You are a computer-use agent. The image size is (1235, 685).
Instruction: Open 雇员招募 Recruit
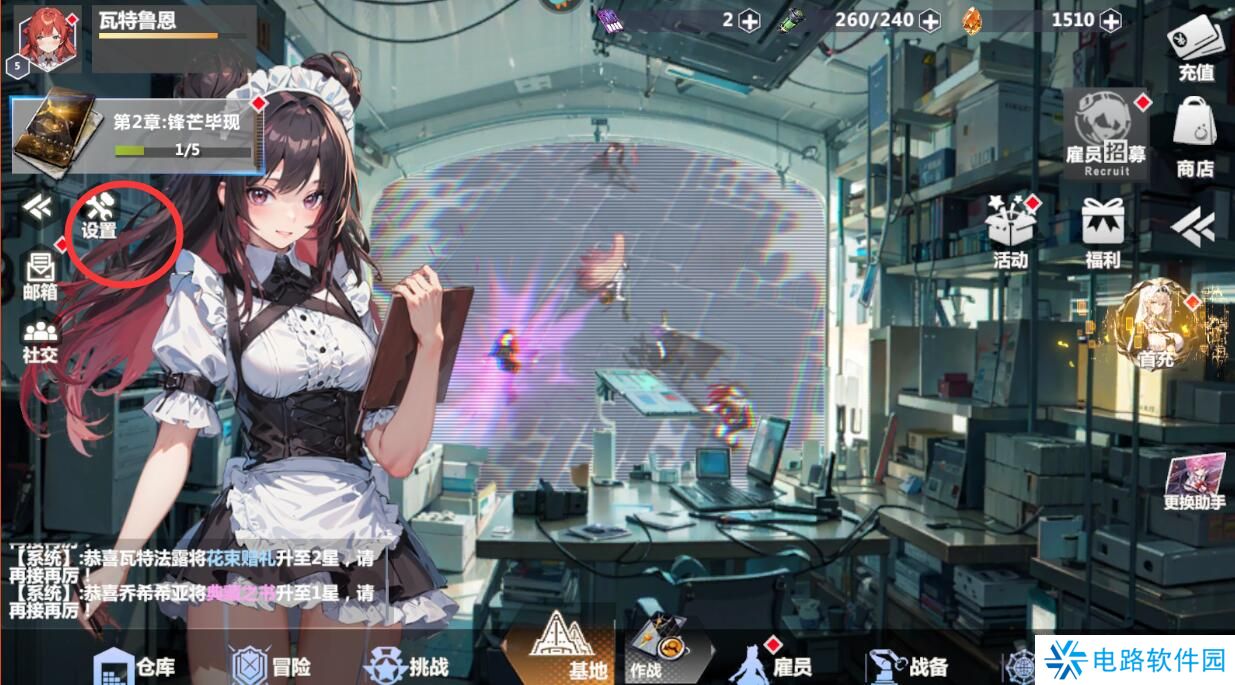pos(1105,134)
